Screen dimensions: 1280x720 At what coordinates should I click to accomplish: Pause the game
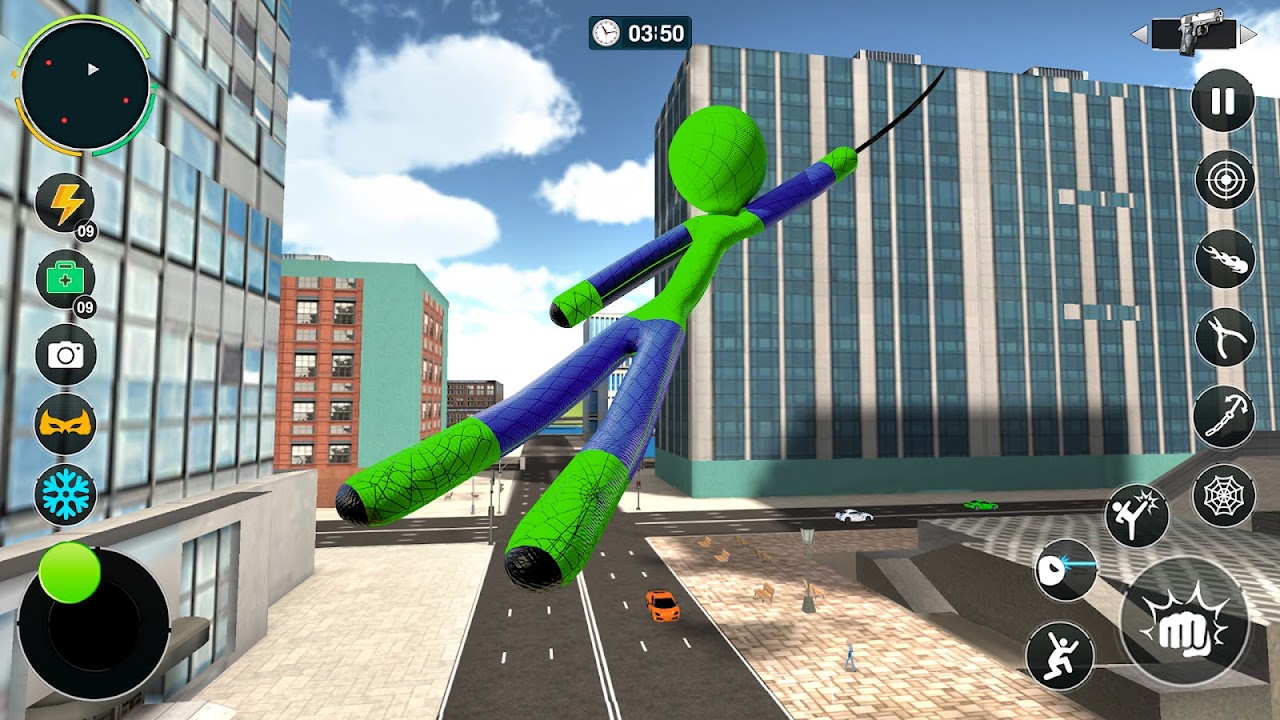tap(1223, 101)
